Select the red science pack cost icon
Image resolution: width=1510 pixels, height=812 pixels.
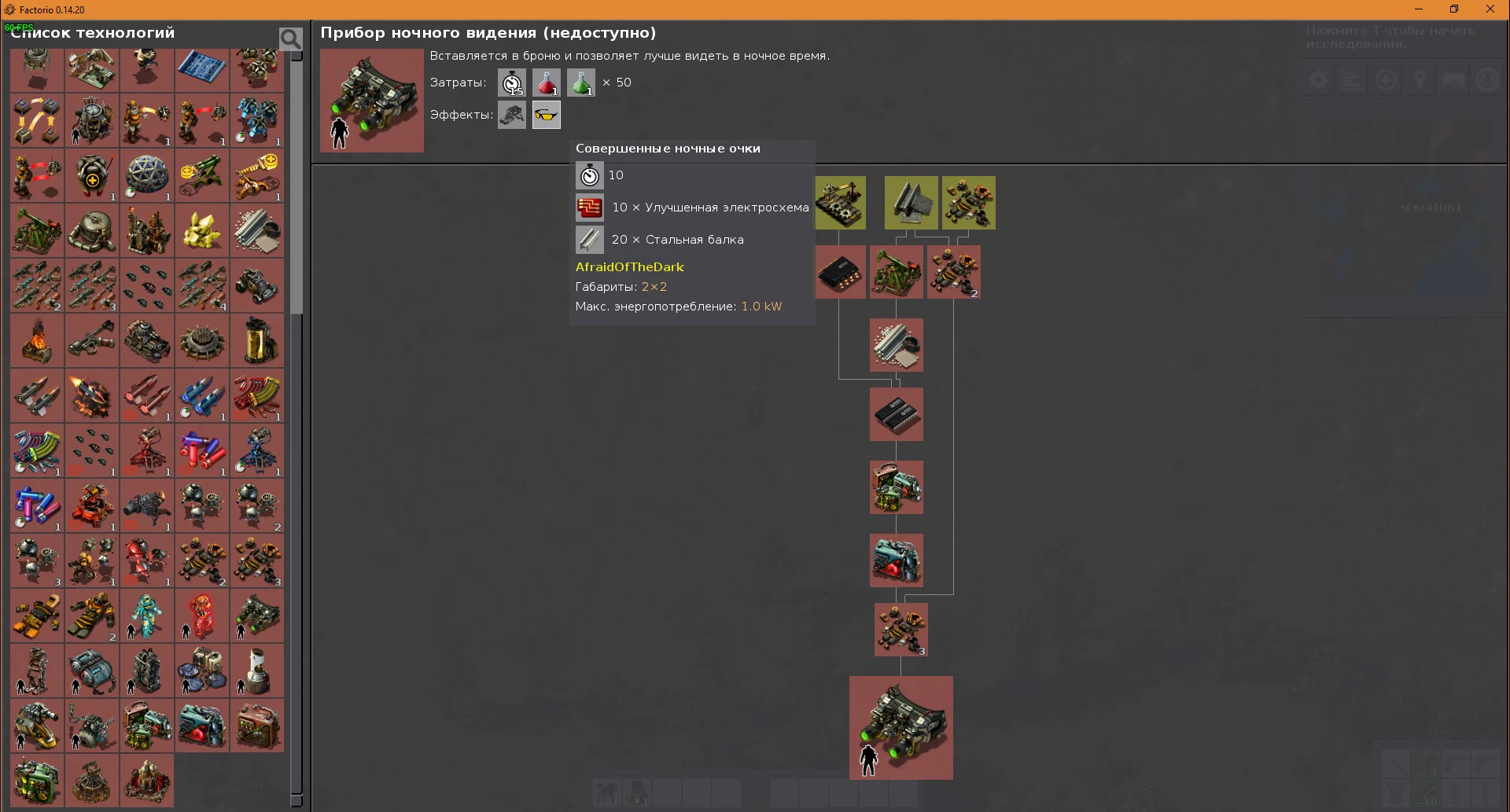pyautogui.click(x=546, y=83)
